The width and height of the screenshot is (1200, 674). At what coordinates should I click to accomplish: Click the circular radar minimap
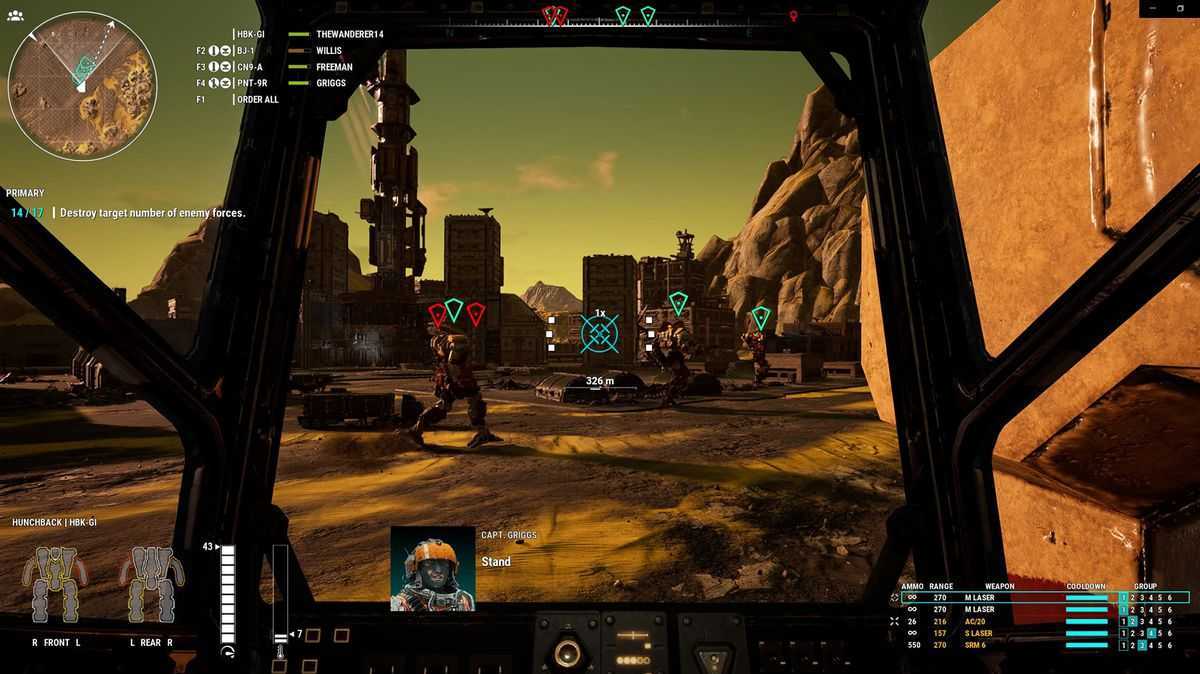pyautogui.click(x=82, y=85)
